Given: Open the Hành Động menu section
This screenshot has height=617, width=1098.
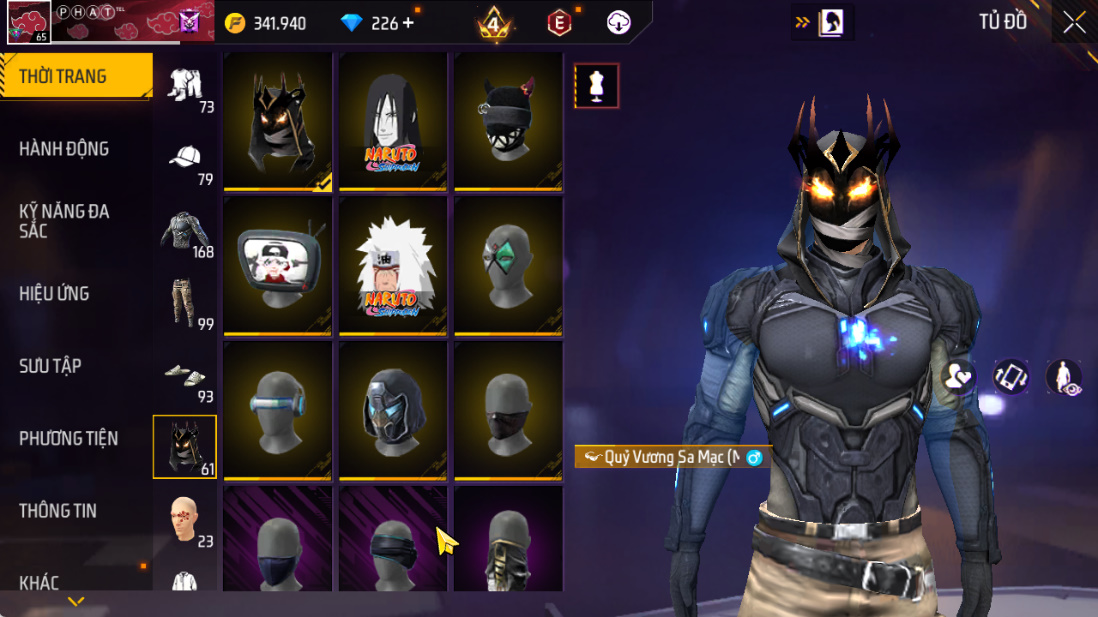Looking at the screenshot, I should (64, 149).
